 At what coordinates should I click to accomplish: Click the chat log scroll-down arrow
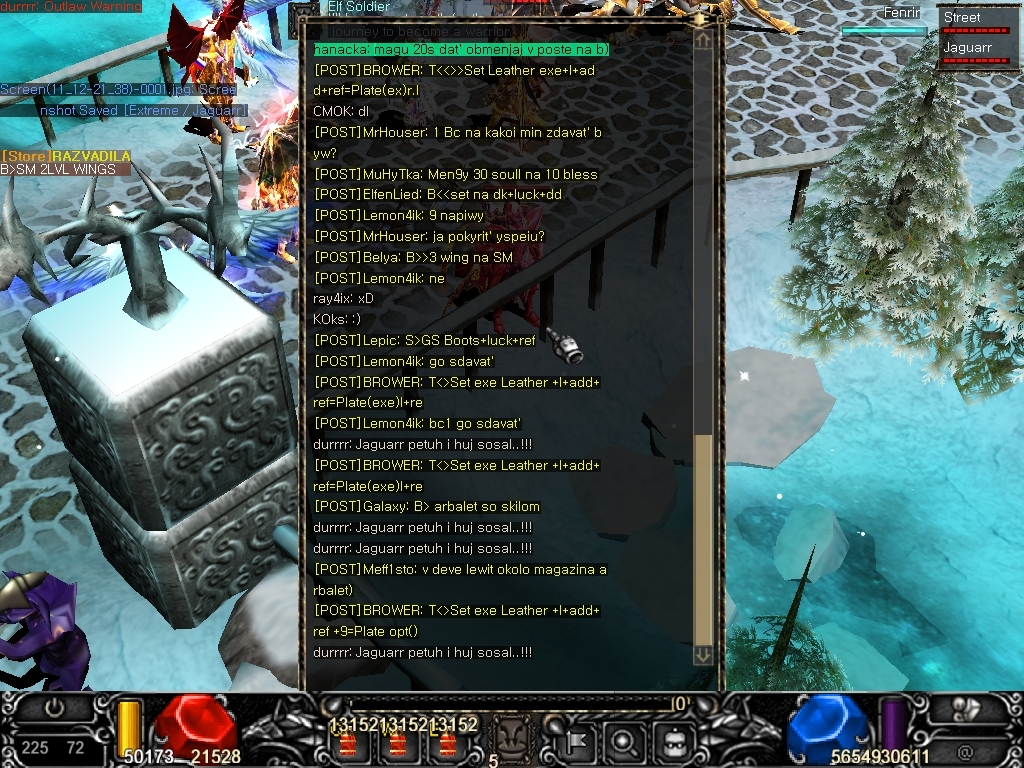click(x=703, y=655)
